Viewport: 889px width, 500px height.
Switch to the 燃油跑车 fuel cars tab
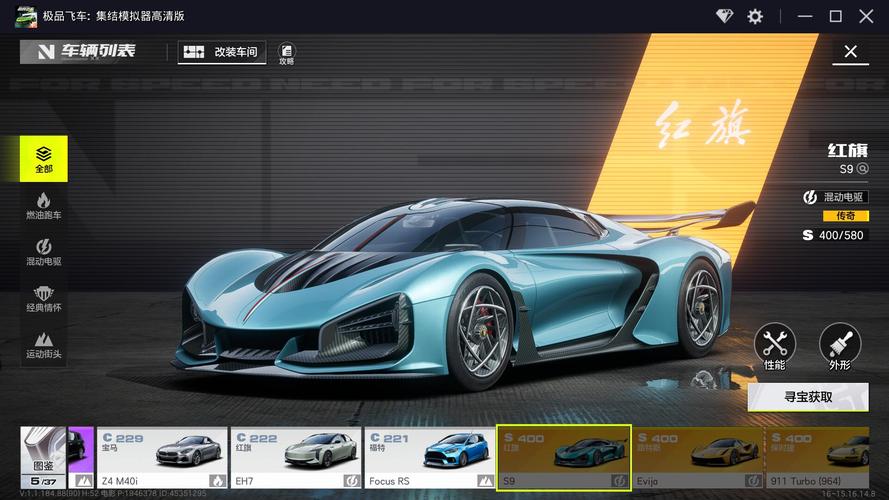coord(44,207)
